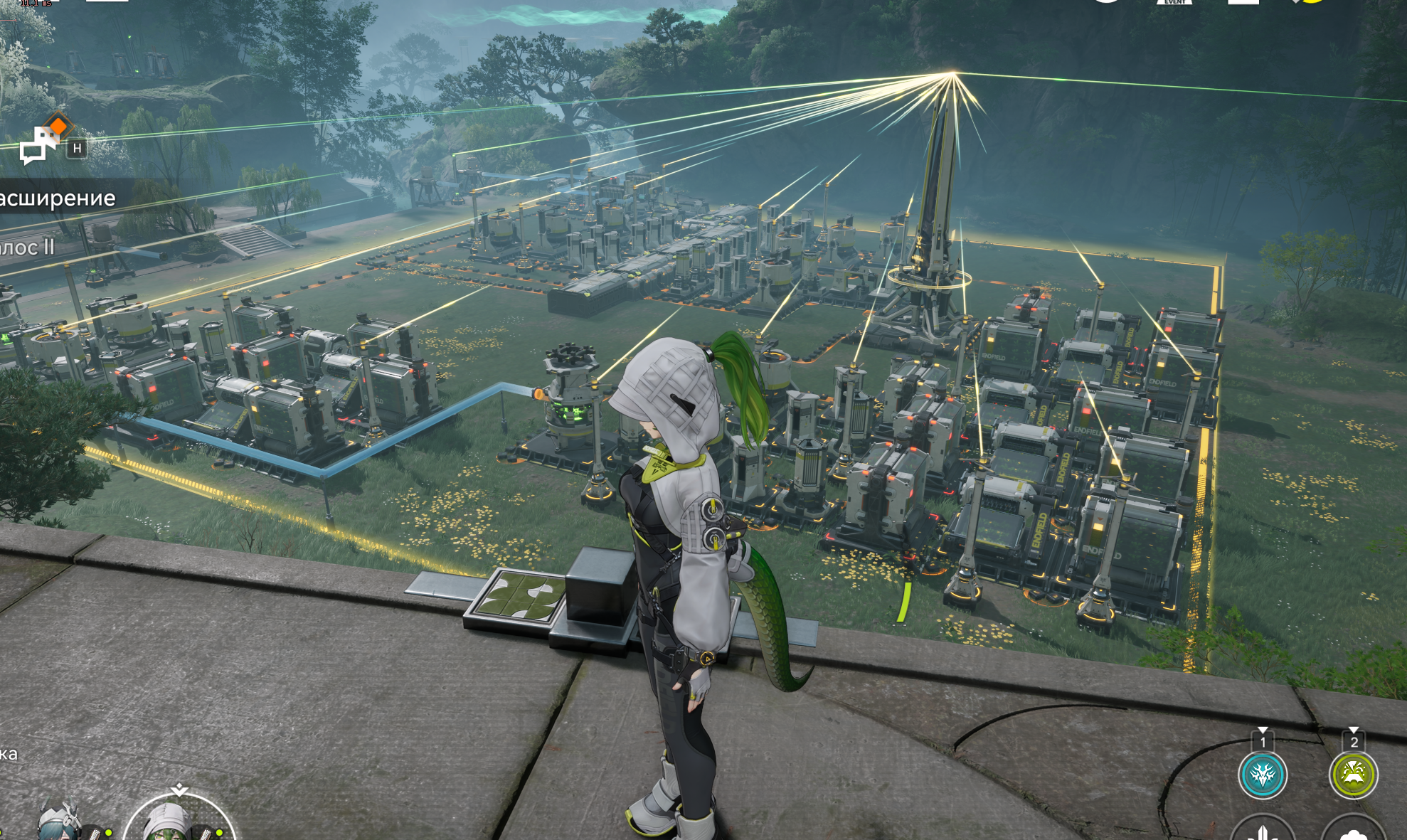Viewport: 1407px width, 840px height.
Task: Activate the cyan antler skill in slot 1
Action: pyautogui.click(x=1262, y=775)
